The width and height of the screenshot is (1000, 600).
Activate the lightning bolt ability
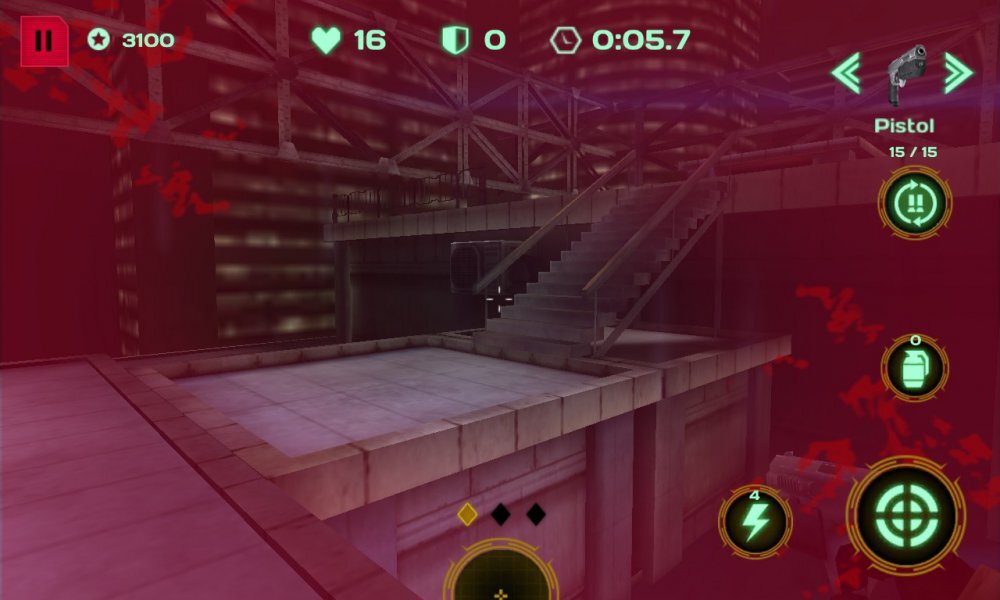tap(755, 521)
